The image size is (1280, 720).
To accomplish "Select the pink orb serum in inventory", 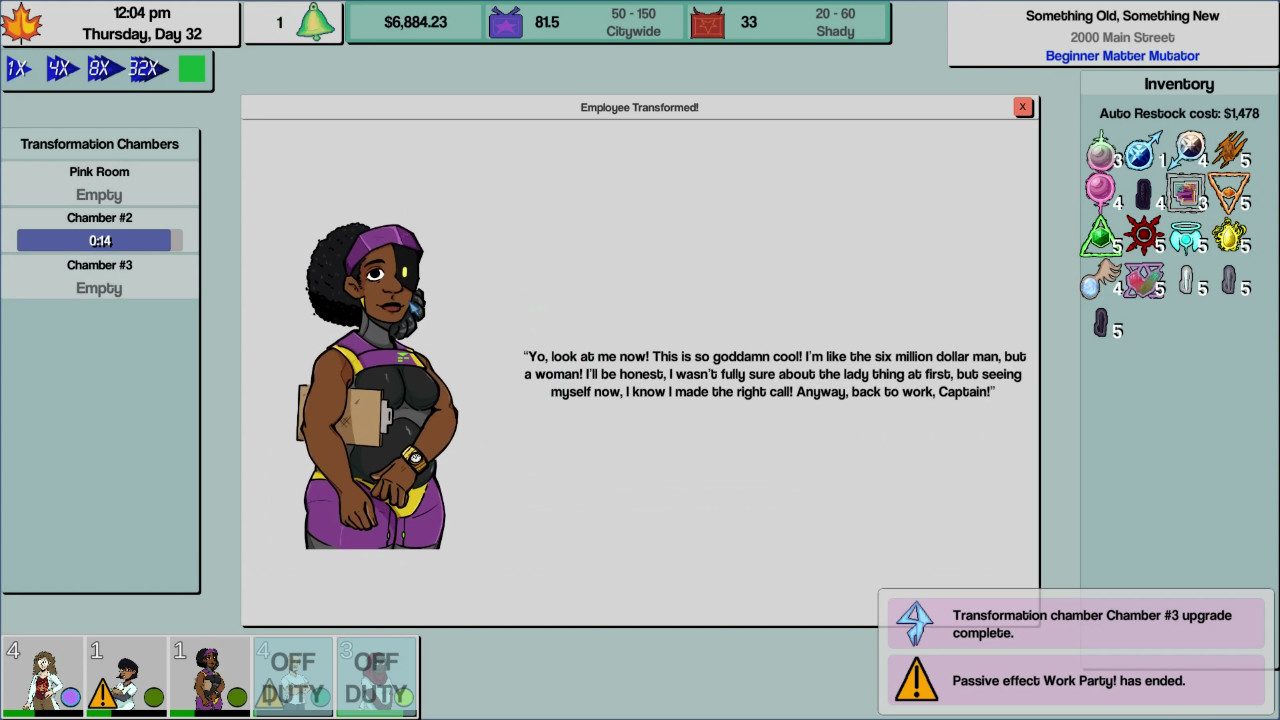I will 1098,189.
